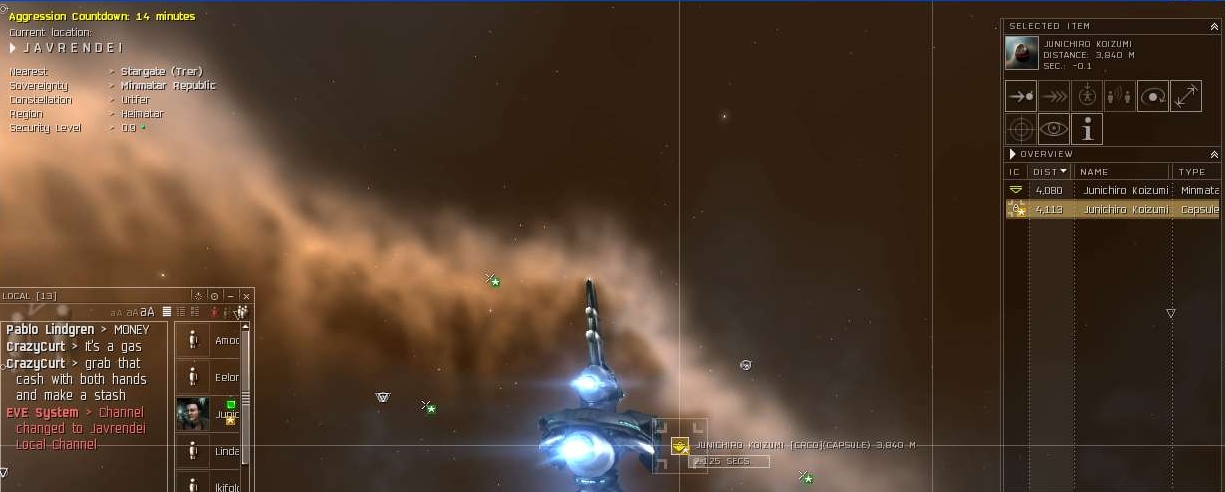Open the Show Info "i" button
Image resolution: width=1225 pixels, height=492 pixels.
pyautogui.click(x=1086, y=129)
